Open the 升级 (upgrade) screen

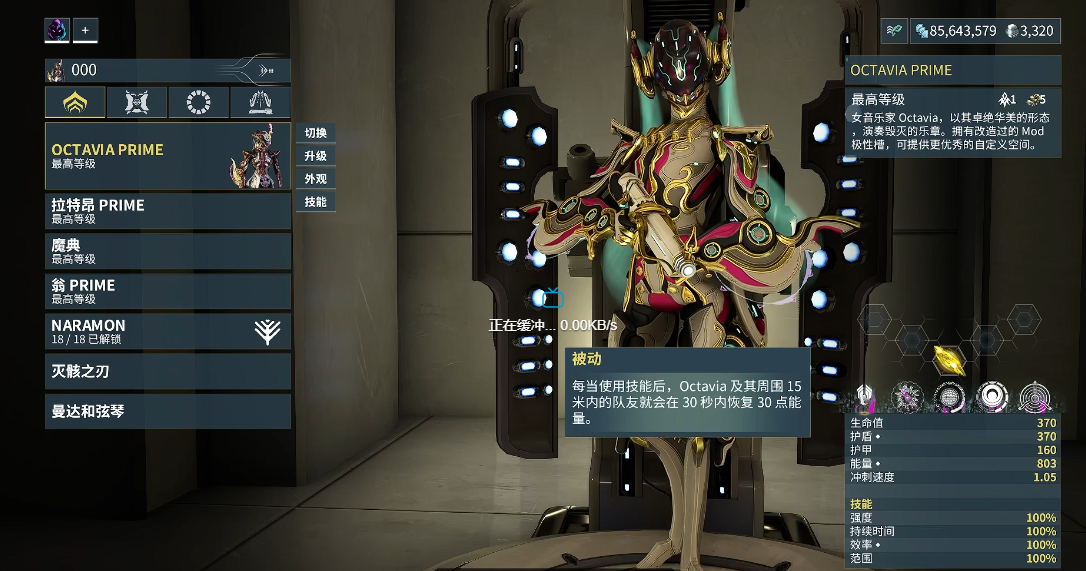315,156
